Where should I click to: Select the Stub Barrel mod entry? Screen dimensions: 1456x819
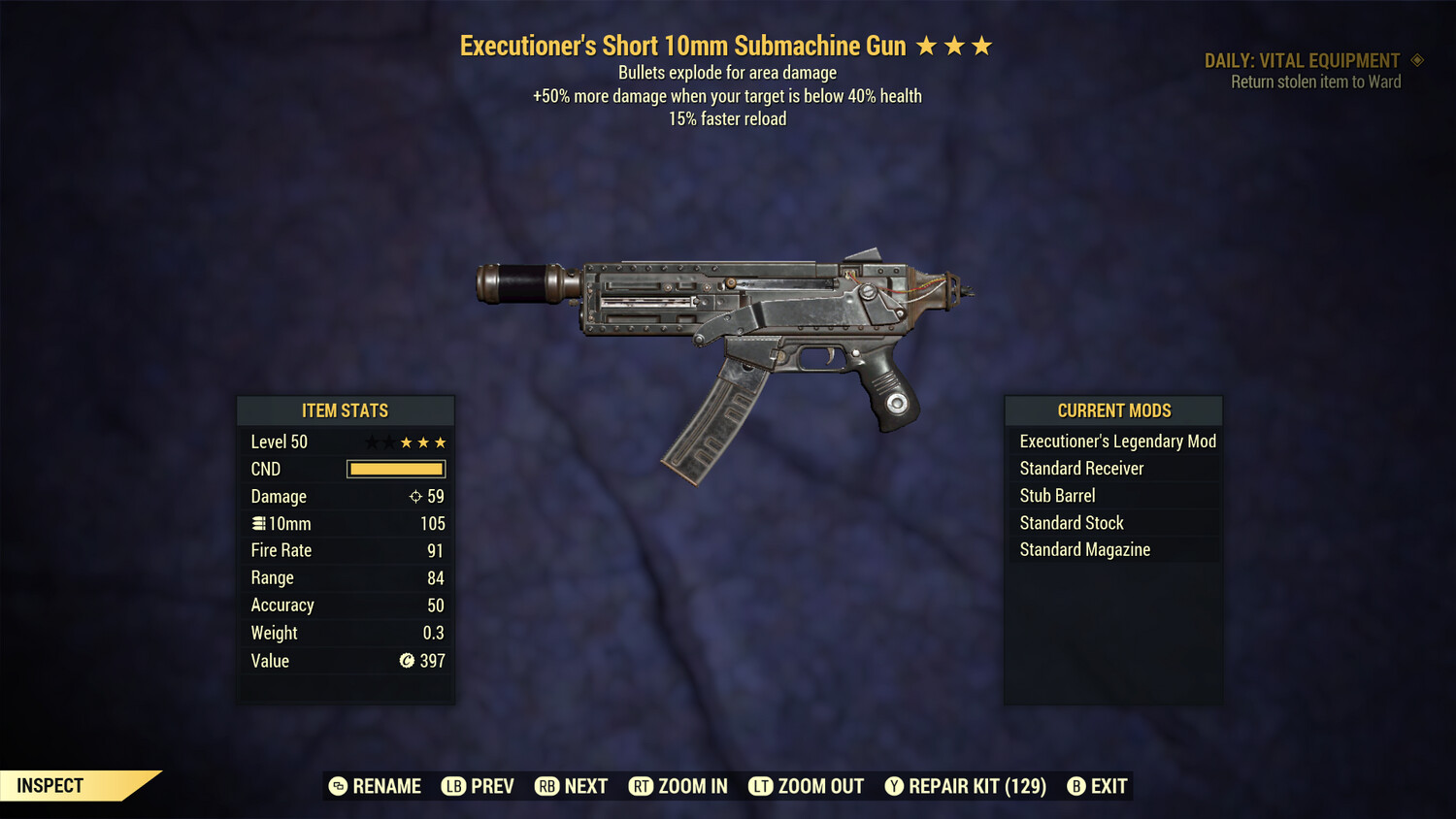coord(1057,495)
